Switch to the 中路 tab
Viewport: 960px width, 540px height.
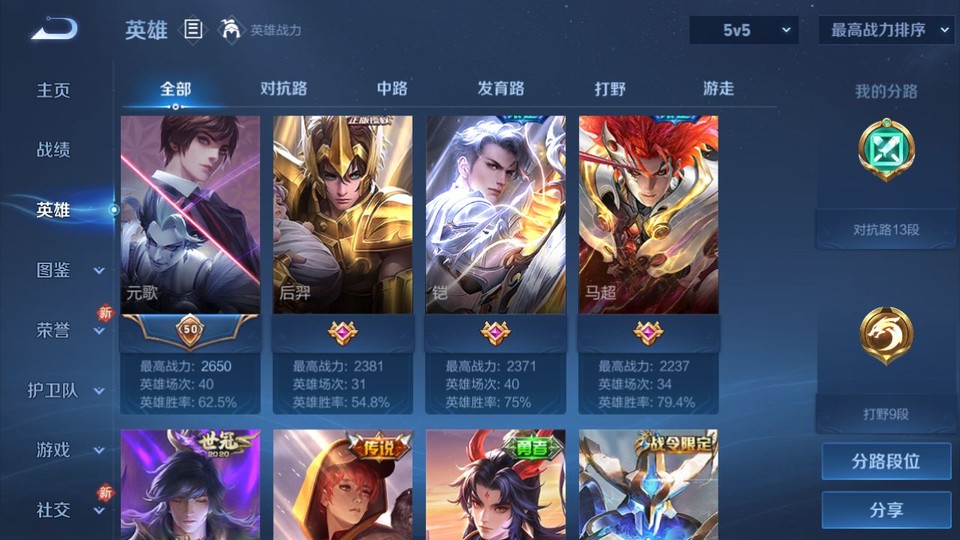click(392, 88)
